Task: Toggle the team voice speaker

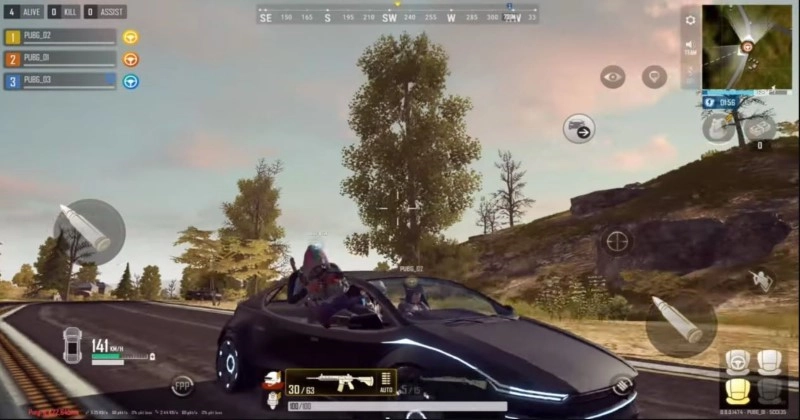Action: (690, 46)
